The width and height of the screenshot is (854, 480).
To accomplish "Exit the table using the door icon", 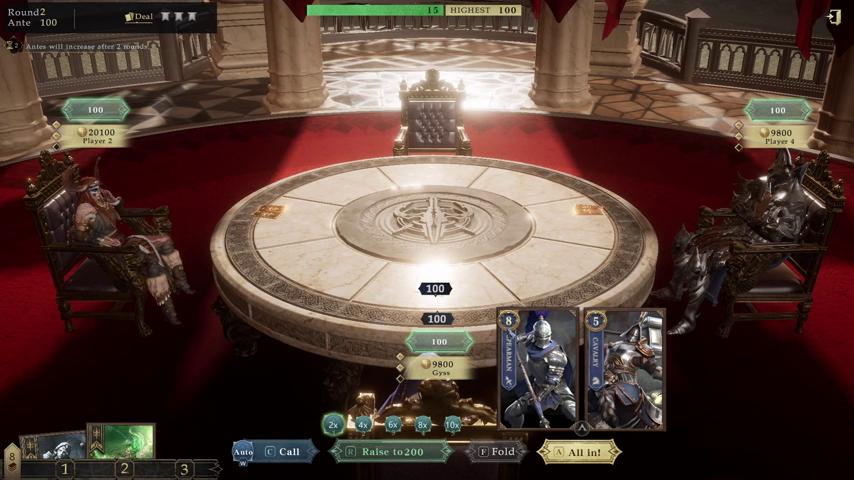I will click(x=834, y=17).
